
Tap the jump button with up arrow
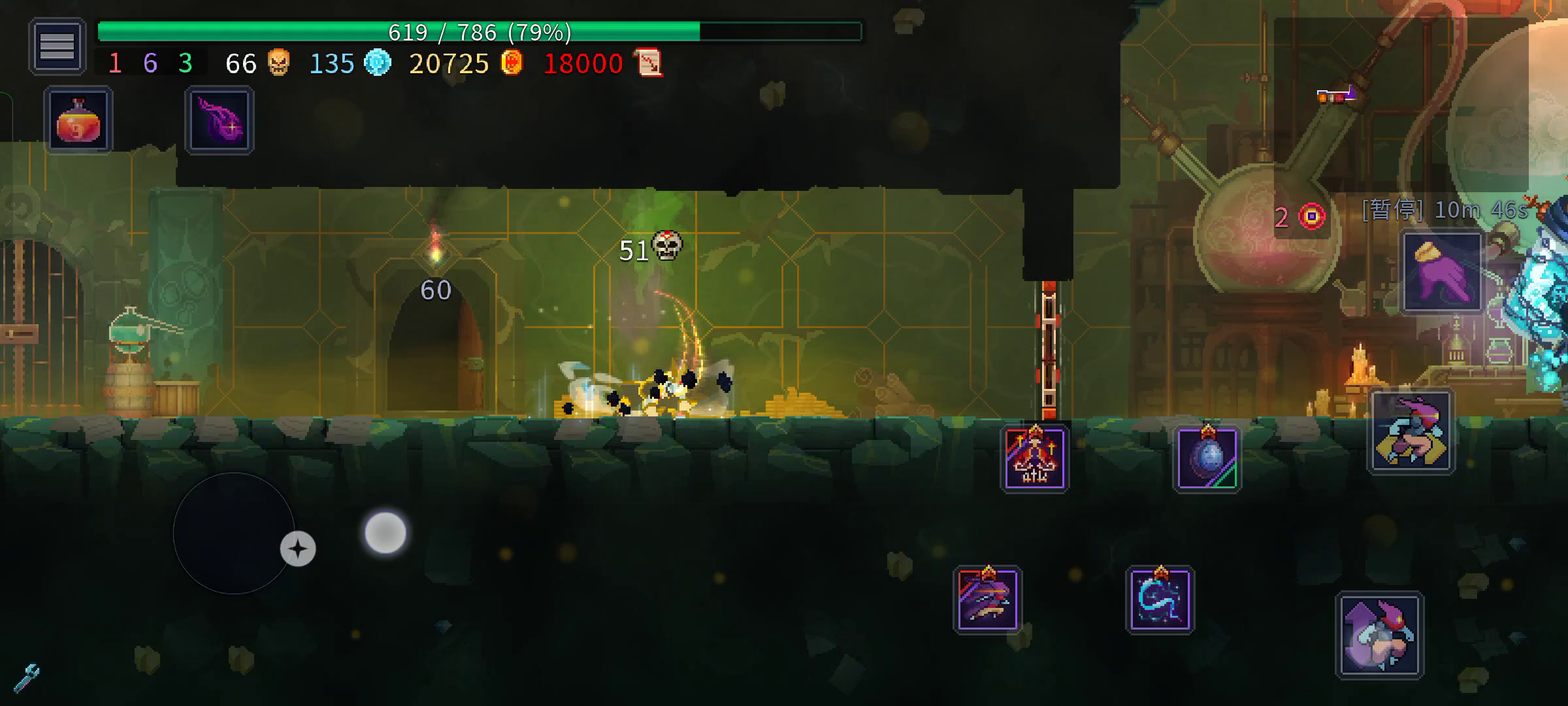[1379, 635]
